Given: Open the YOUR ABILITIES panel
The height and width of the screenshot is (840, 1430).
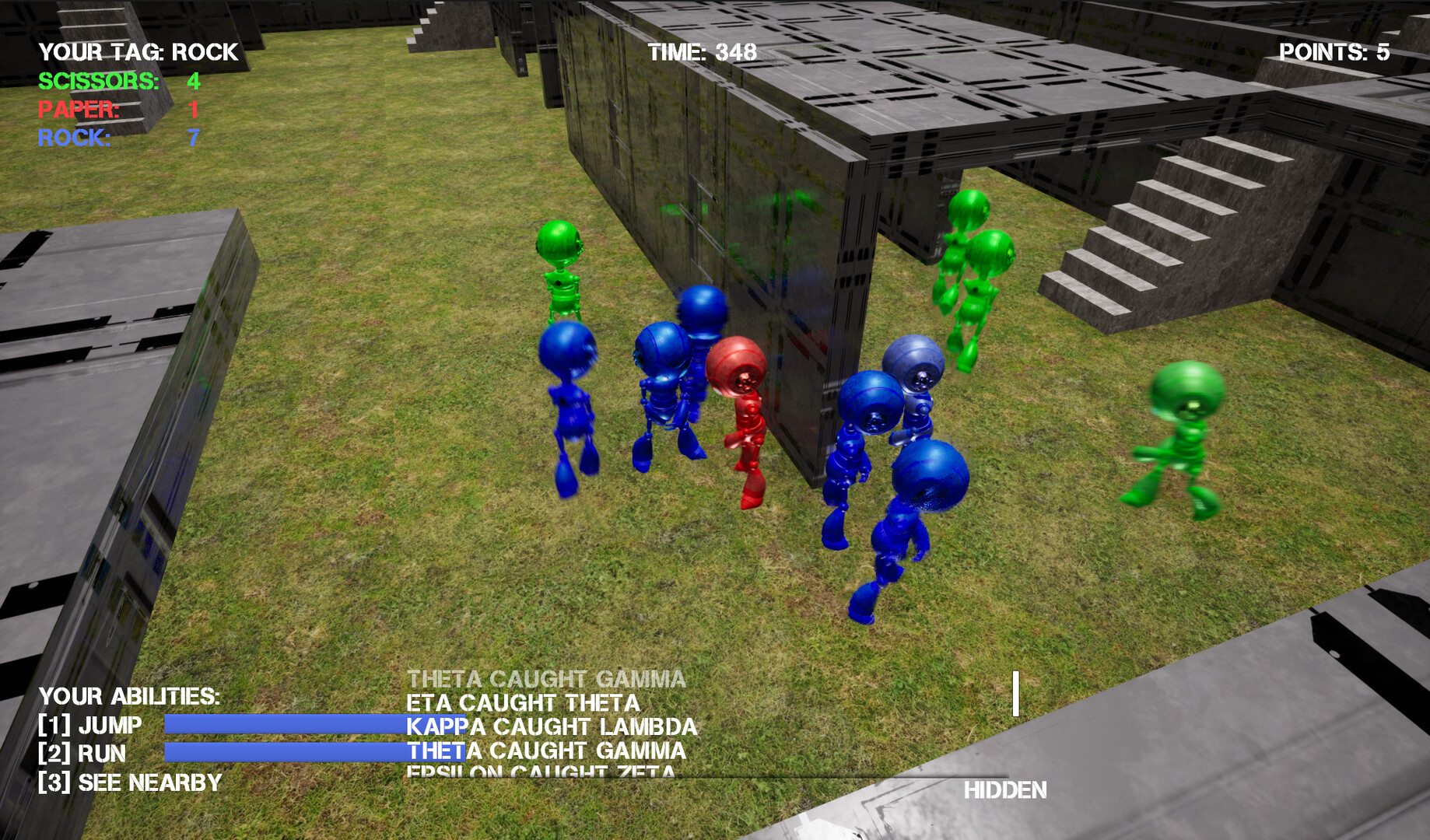Looking at the screenshot, I should click(x=128, y=697).
